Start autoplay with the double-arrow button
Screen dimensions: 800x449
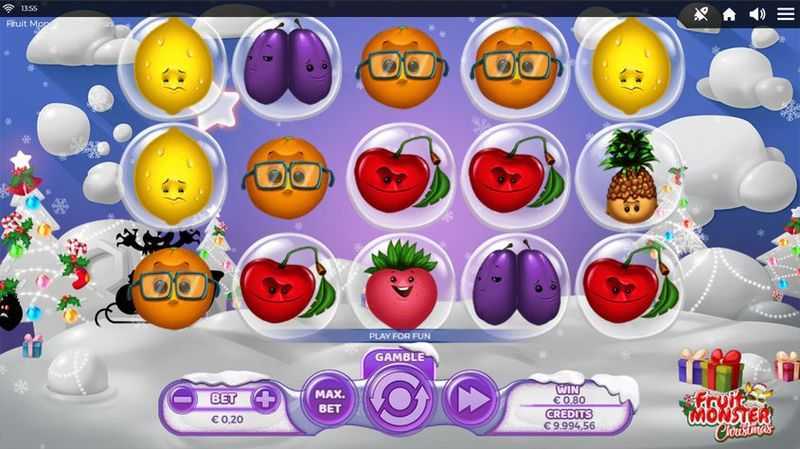click(469, 399)
